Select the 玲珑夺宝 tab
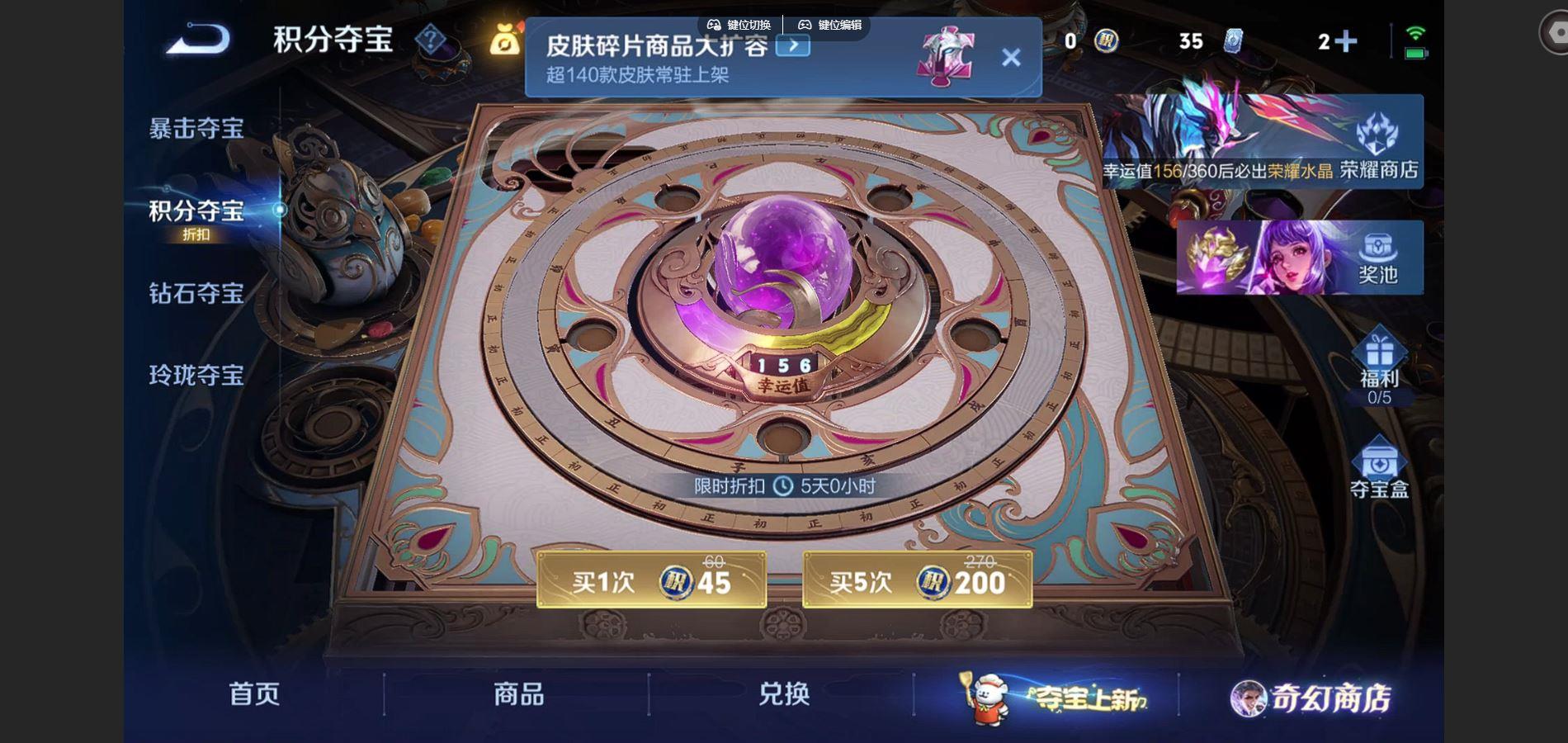Viewport: 1568px width, 743px height. point(196,376)
